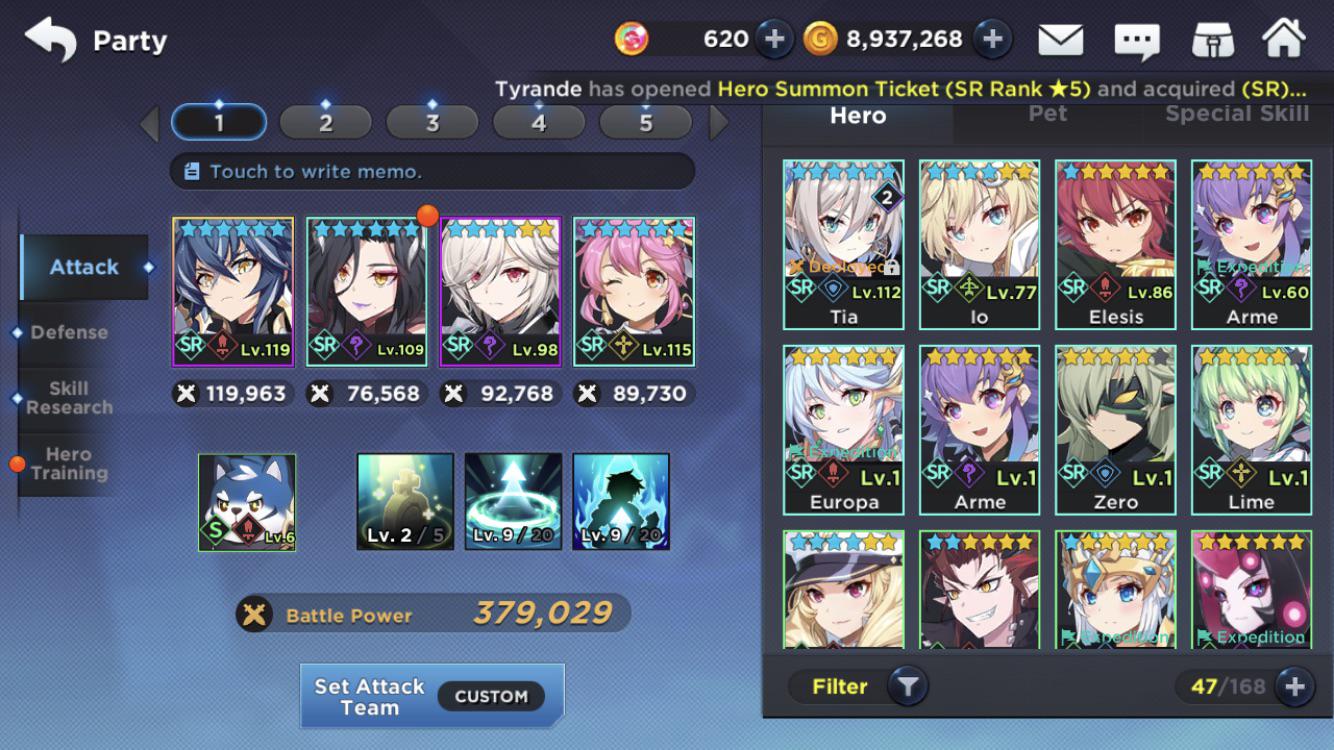Go to Hero Training section
Viewport: 1334px width, 750px height.
point(69,464)
